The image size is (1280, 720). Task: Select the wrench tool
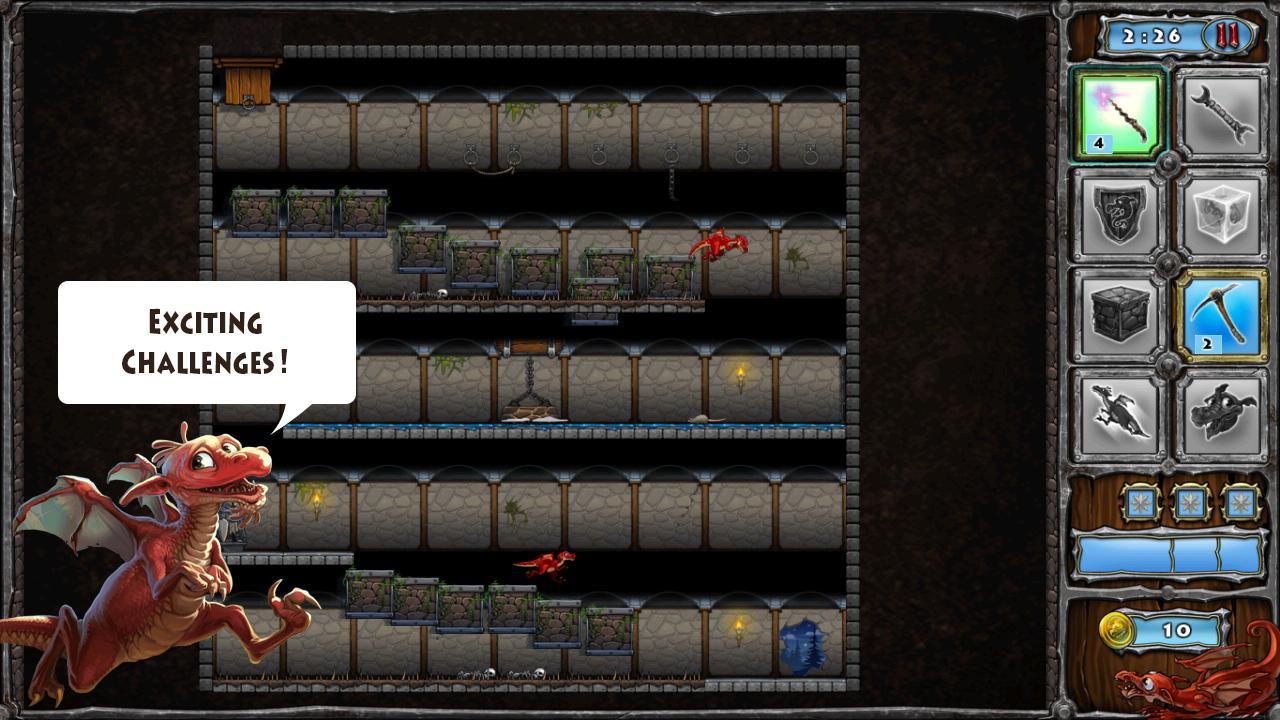[x=1224, y=113]
